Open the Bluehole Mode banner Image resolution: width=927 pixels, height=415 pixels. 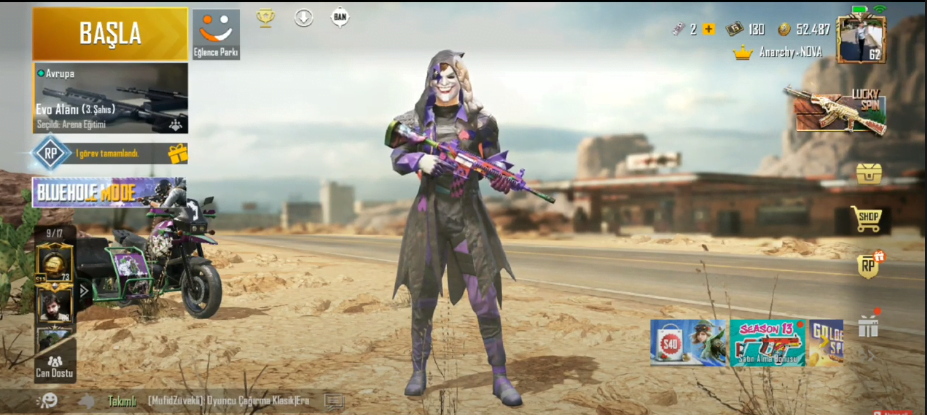107,192
